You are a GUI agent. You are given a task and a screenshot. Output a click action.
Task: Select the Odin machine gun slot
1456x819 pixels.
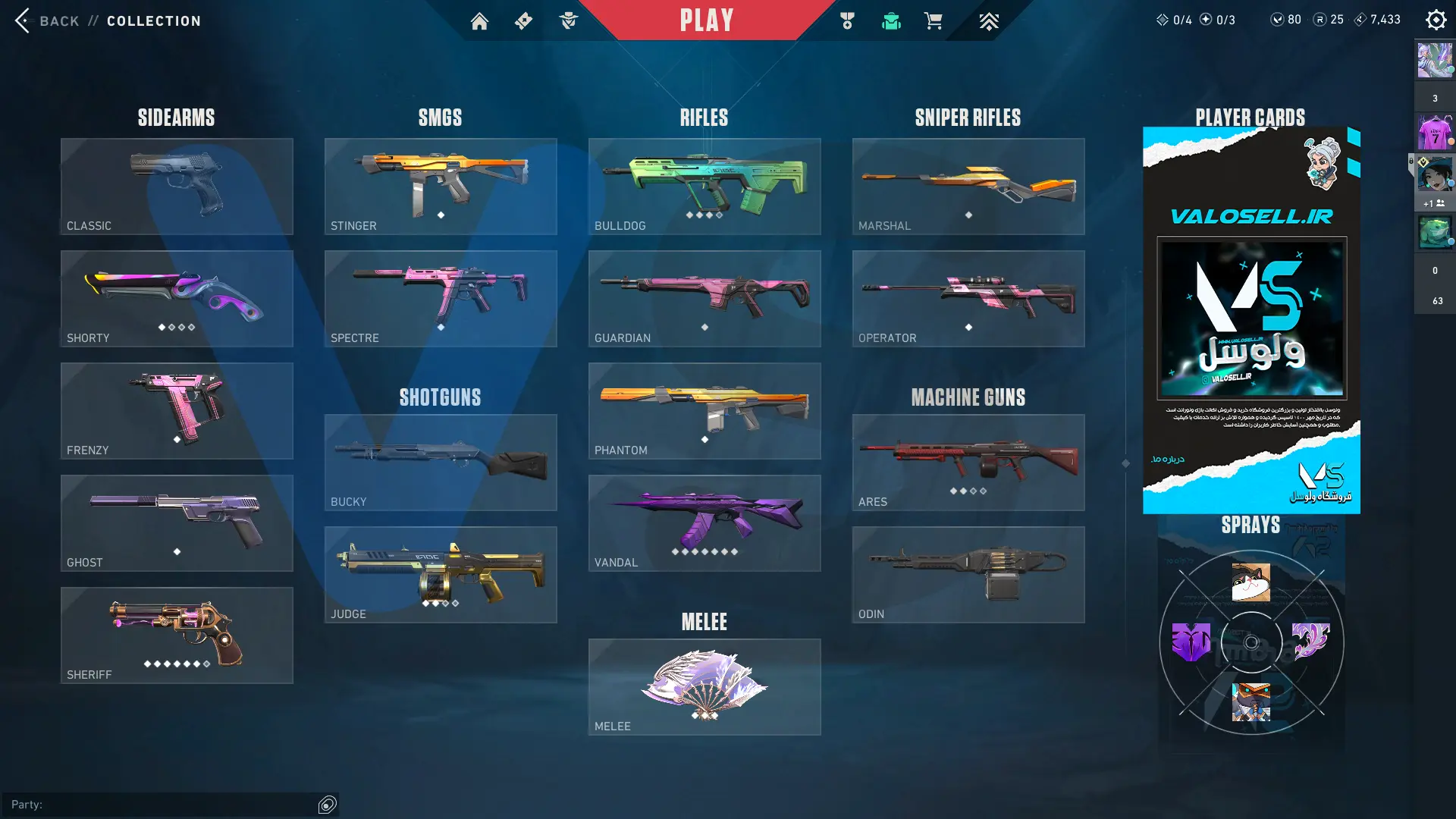tap(968, 574)
